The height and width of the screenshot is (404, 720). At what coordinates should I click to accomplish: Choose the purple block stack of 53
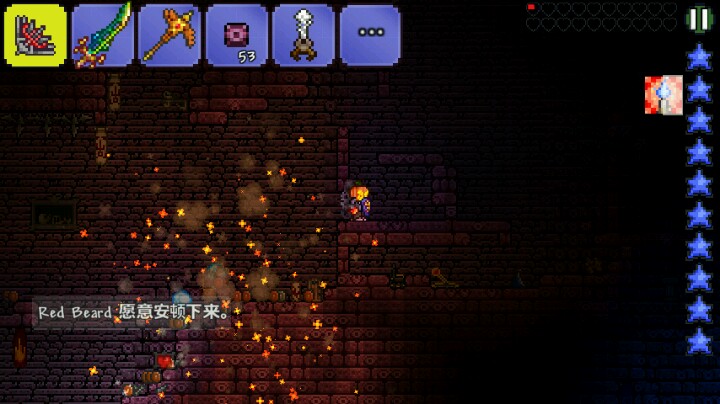(x=237, y=35)
